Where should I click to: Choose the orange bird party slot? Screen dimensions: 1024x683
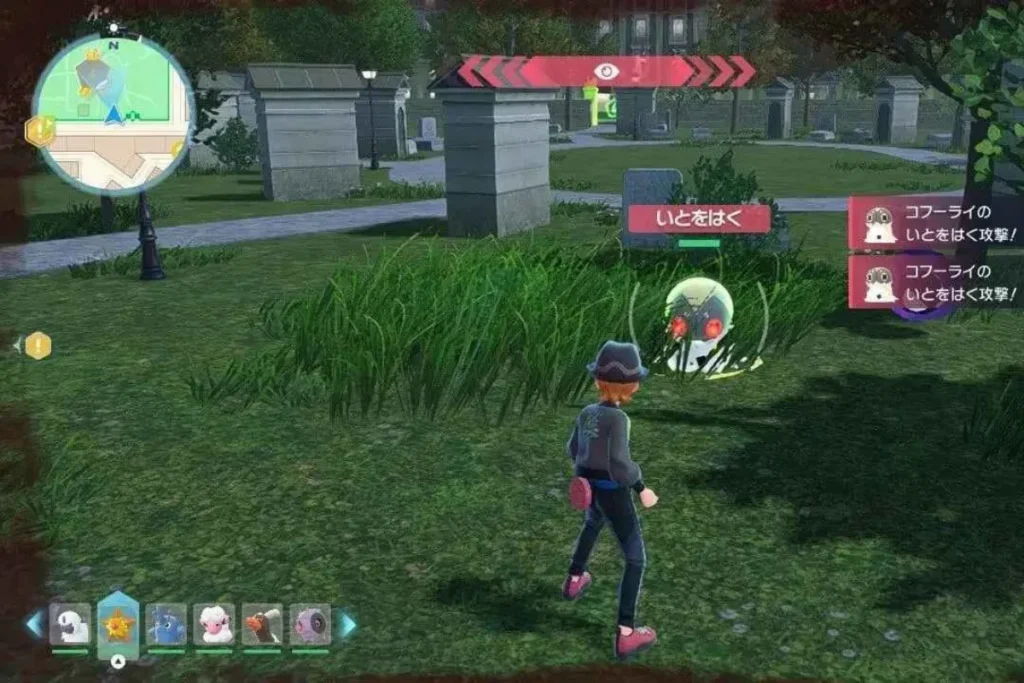point(262,625)
